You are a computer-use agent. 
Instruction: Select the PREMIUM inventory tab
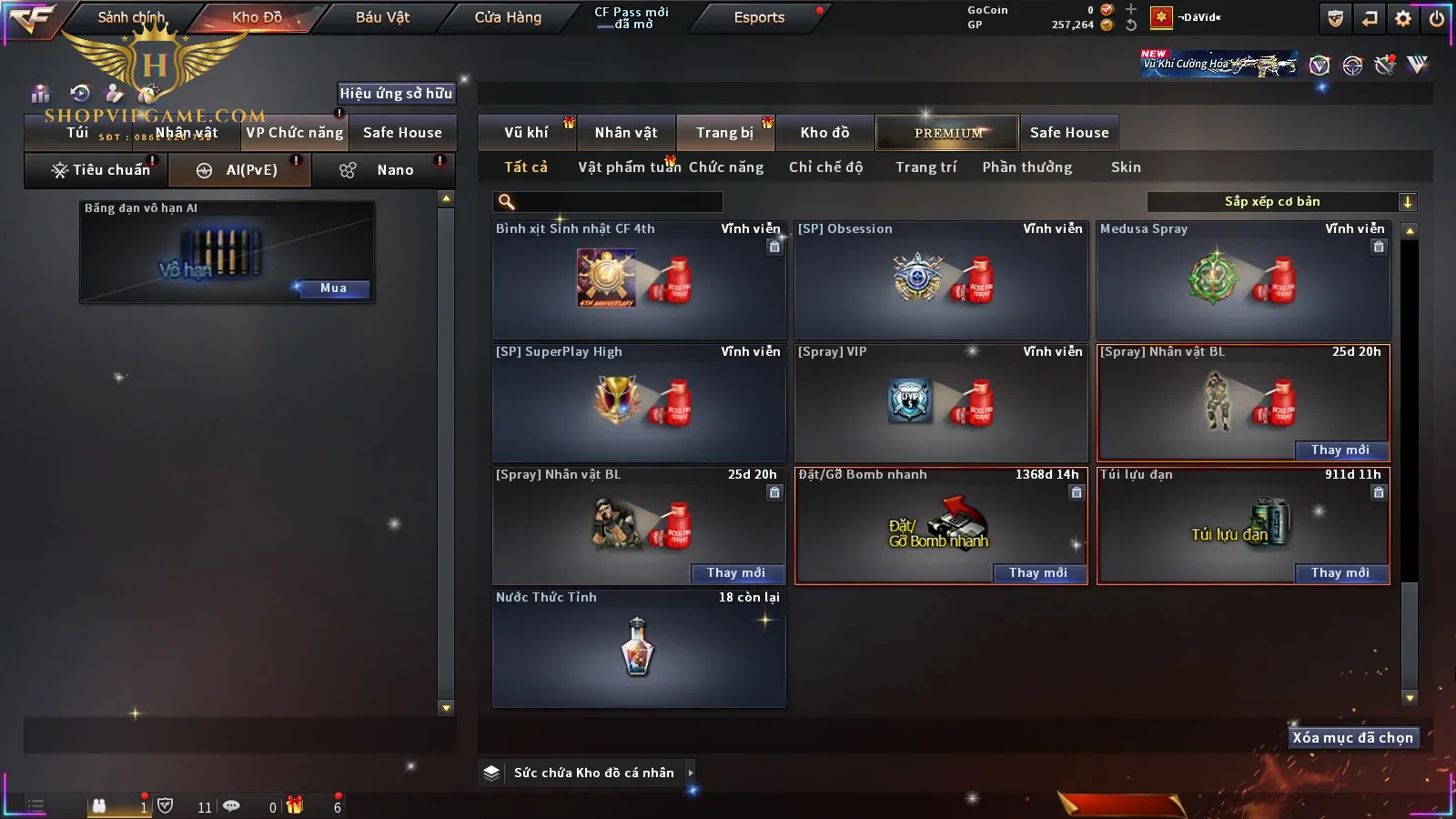(948, 133)
